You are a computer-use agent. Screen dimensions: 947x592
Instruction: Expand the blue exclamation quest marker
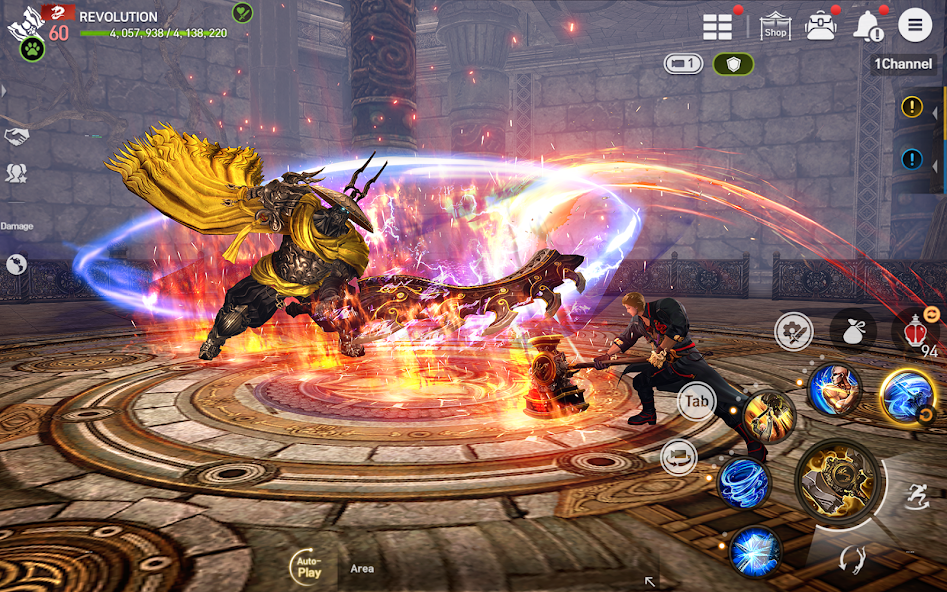(x=912, y=159)
